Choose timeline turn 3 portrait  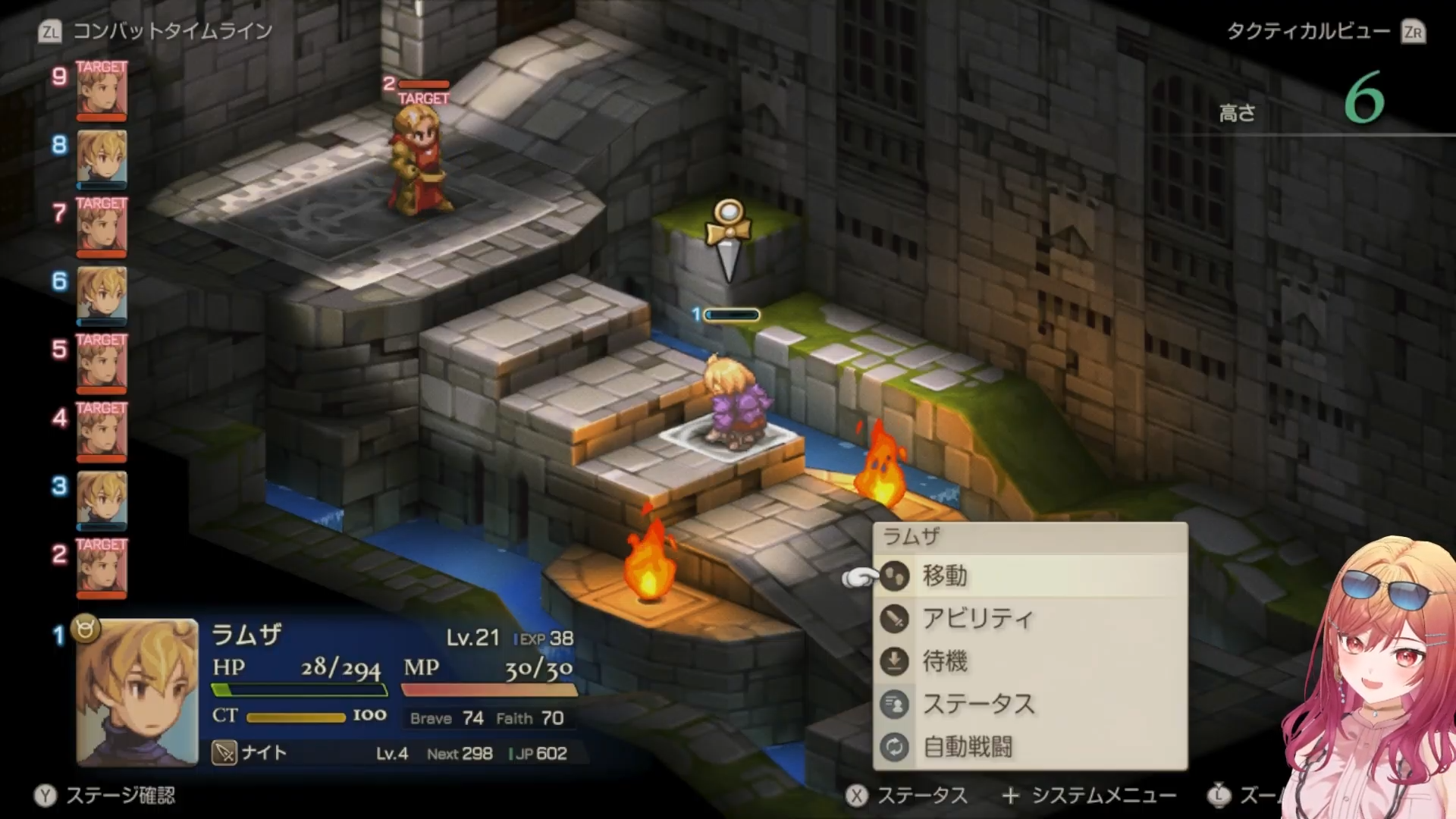click(x=102, y=499)
